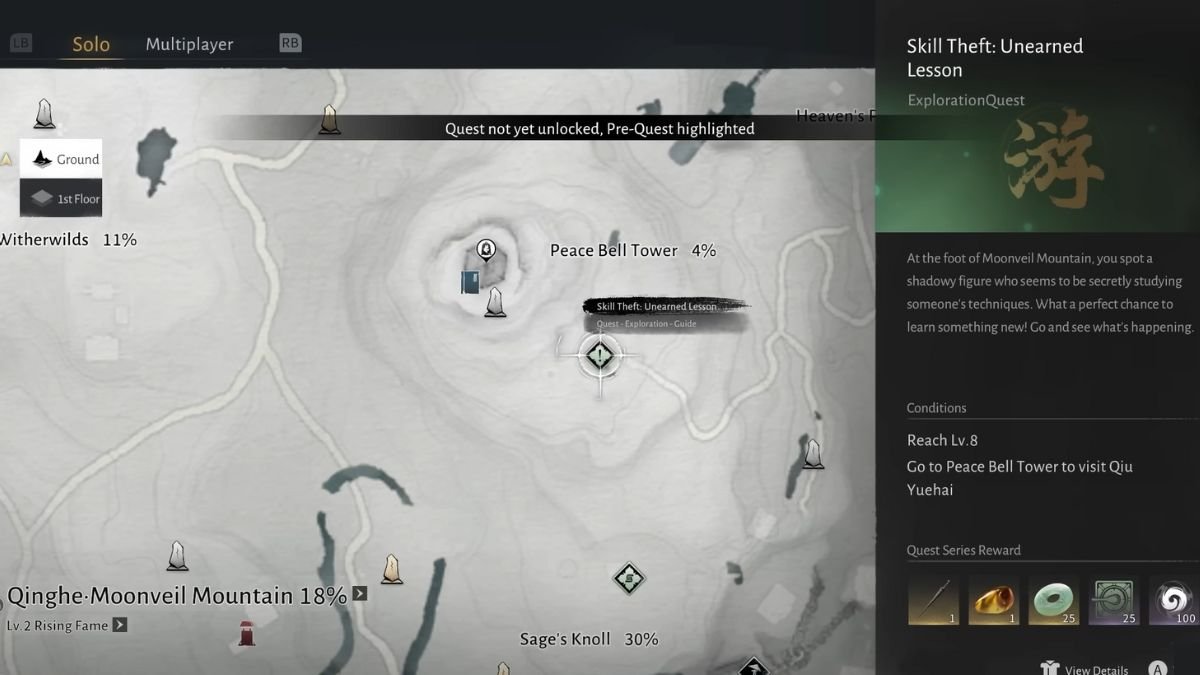
Task: Select the NPC portrait pin at Peace Bell Tower
Action: pyautogui.click(x=486, y=248)
